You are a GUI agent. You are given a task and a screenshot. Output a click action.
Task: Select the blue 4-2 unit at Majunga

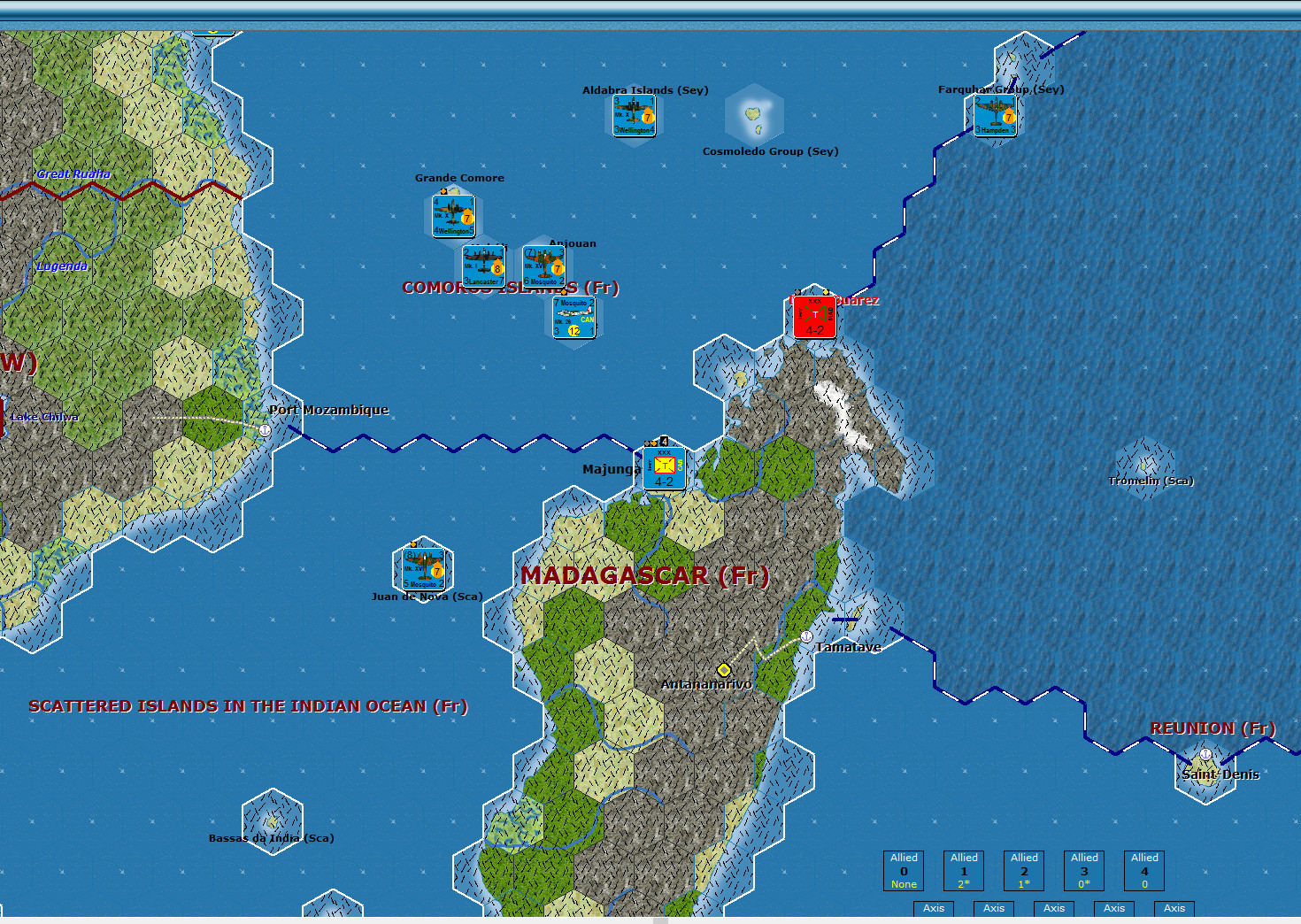[663, 467]
